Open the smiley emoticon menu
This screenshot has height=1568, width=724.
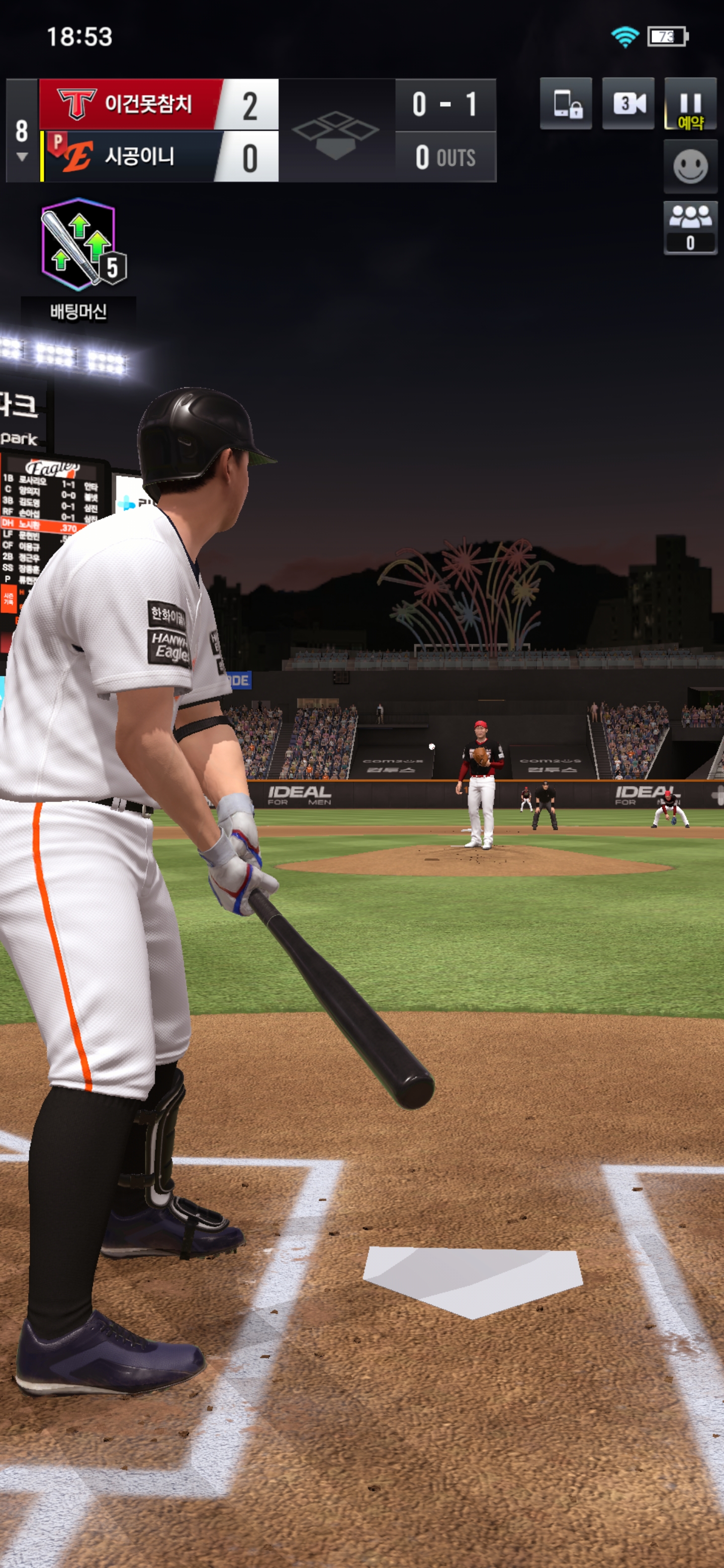(x=690, y=166)
